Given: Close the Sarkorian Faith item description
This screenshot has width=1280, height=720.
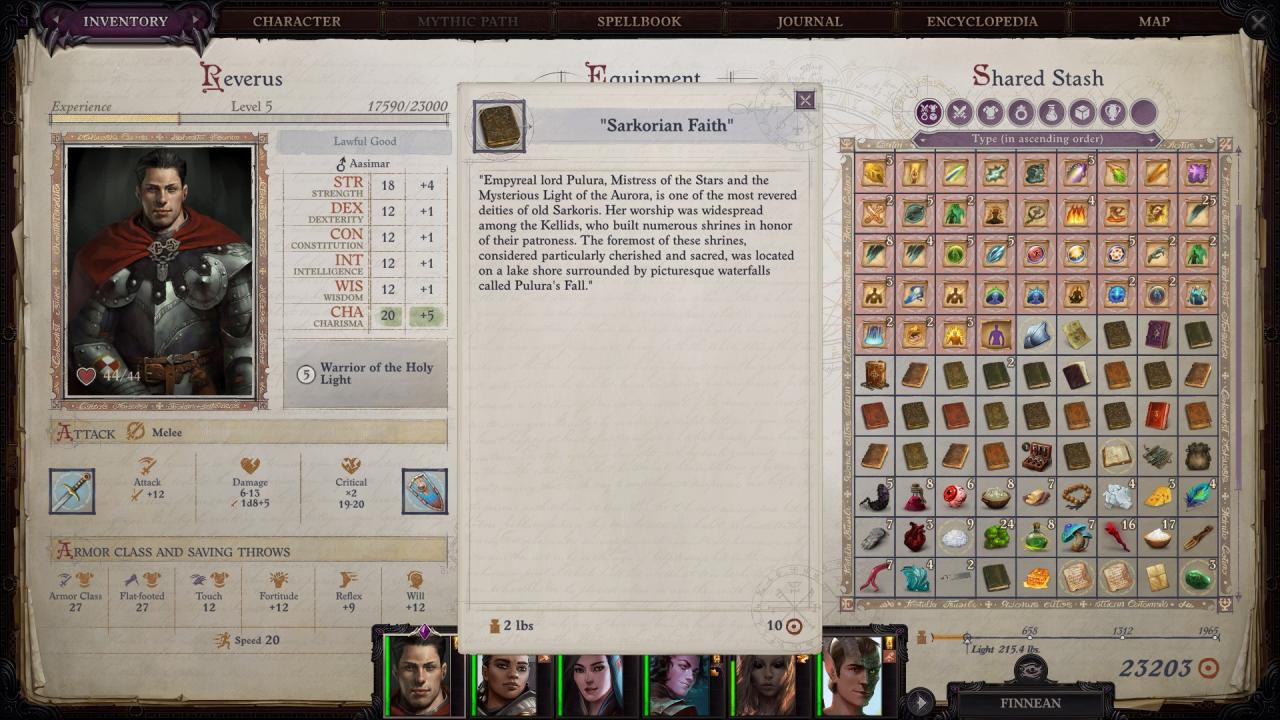Looking at the screenshot, I should [x=805, y=100].
